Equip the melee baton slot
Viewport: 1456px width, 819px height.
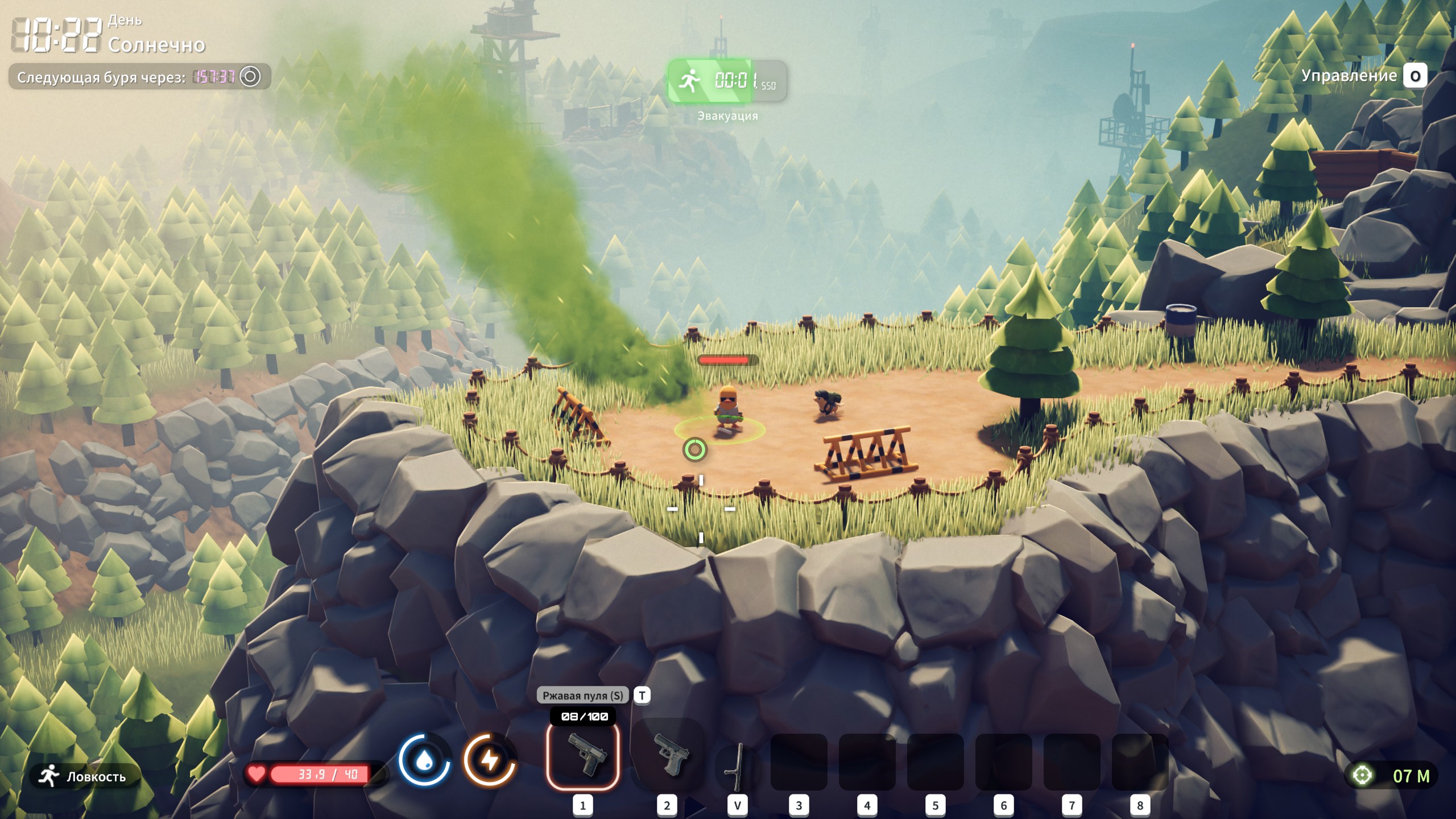point(737,767)
